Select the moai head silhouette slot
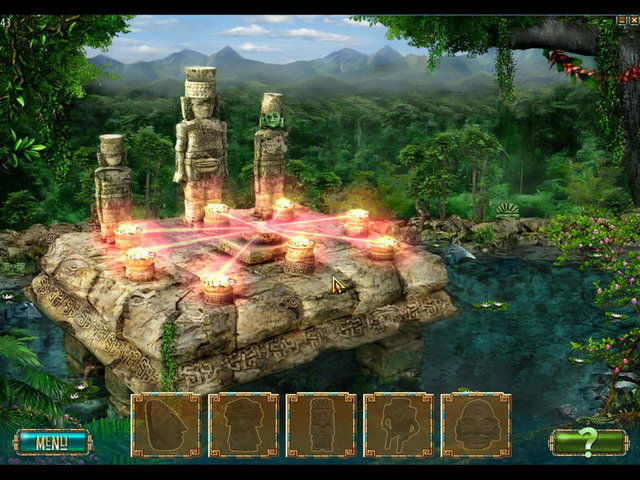 (x=166, y=425)
